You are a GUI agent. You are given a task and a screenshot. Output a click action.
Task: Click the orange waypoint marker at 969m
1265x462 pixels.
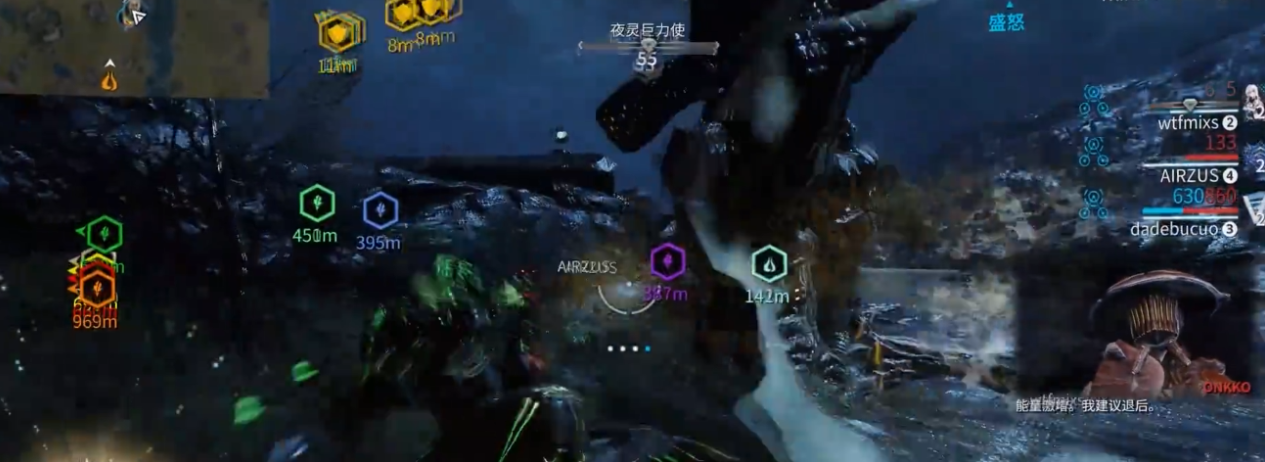[x=96, y=289]
